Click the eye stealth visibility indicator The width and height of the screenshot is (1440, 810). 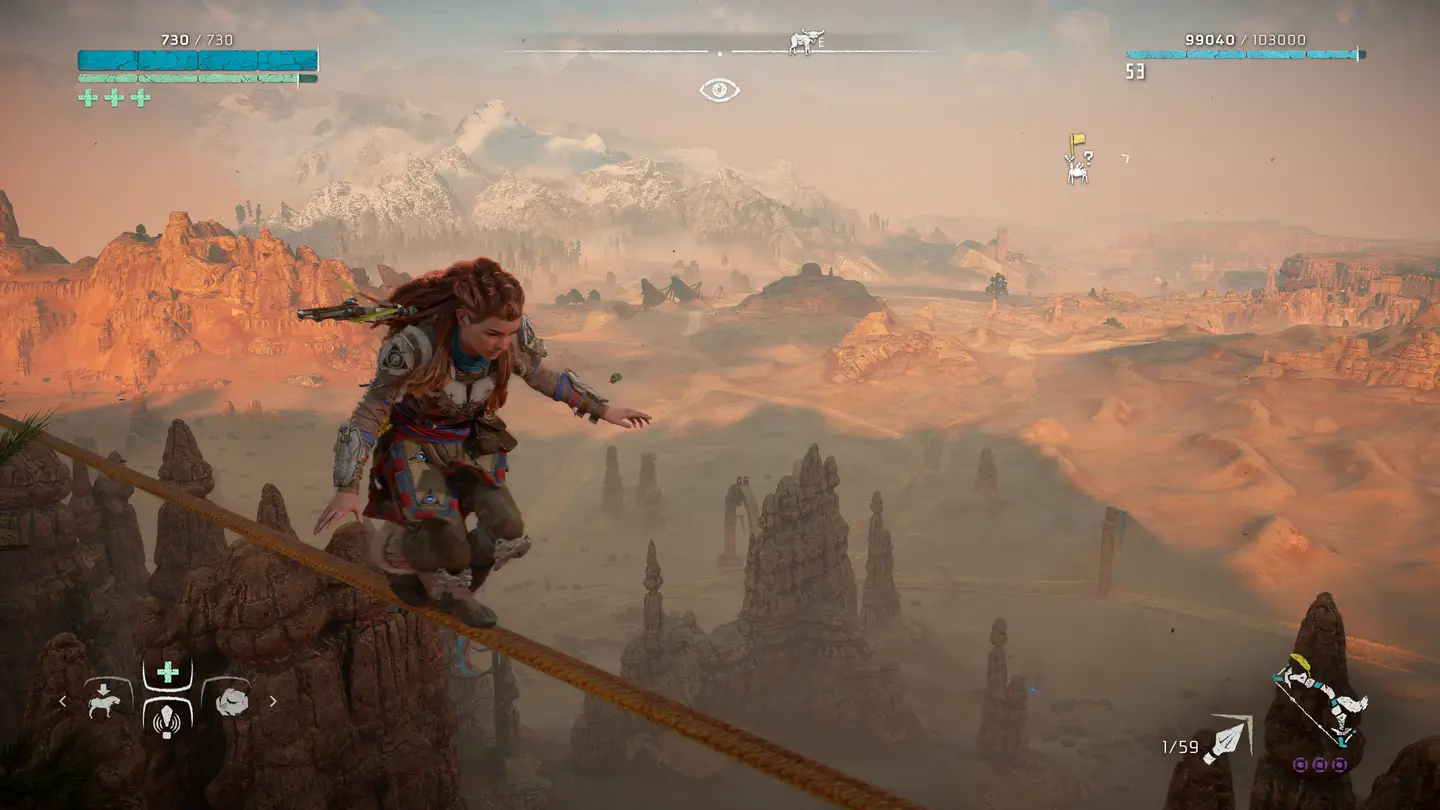point(719,90)
